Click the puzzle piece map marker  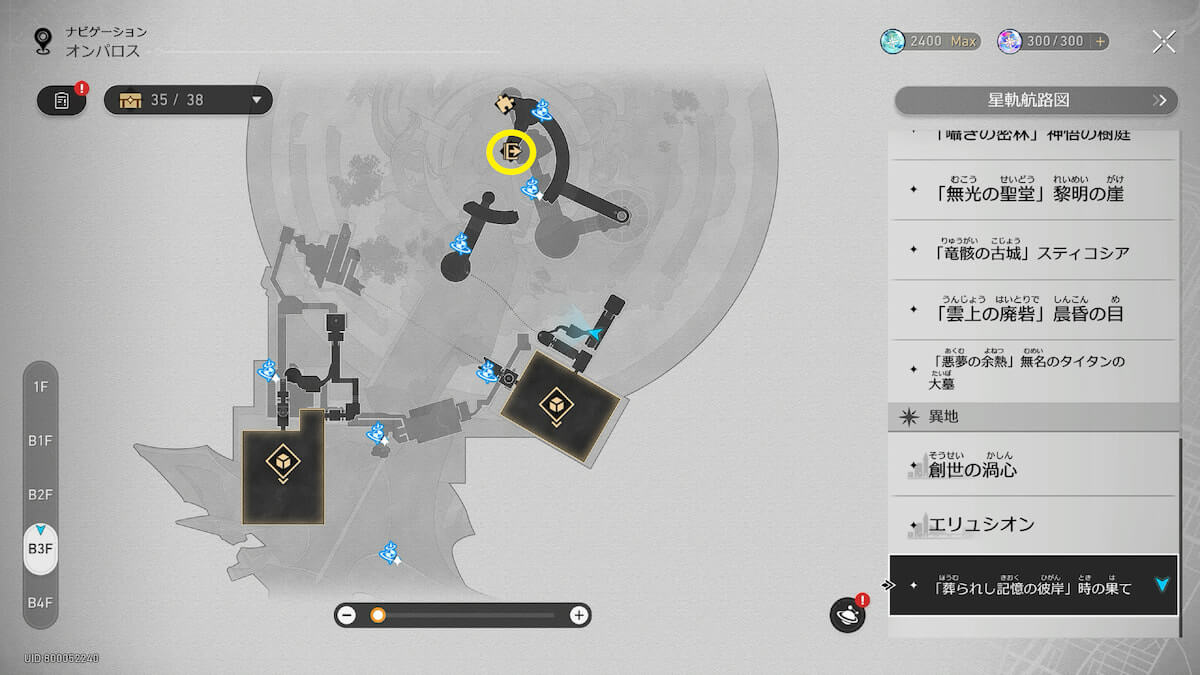pyautogui.click(x=506, y=102)
